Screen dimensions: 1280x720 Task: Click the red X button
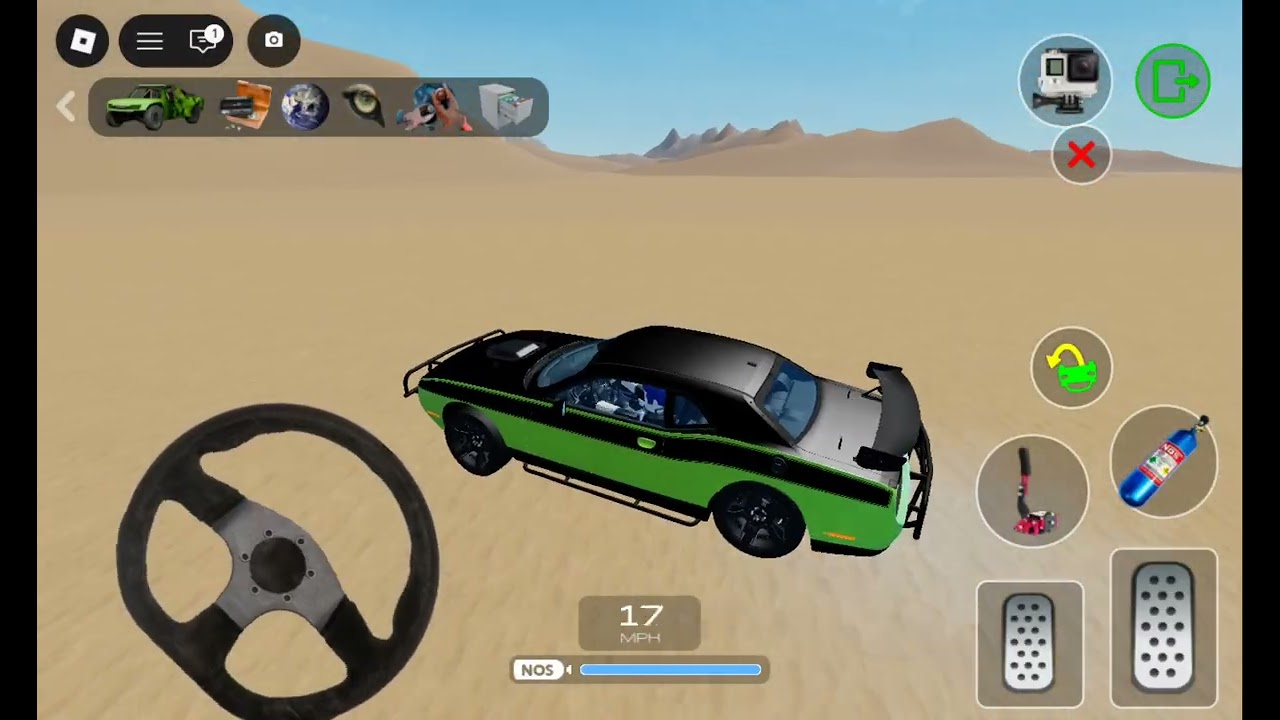click(1081, 155)
